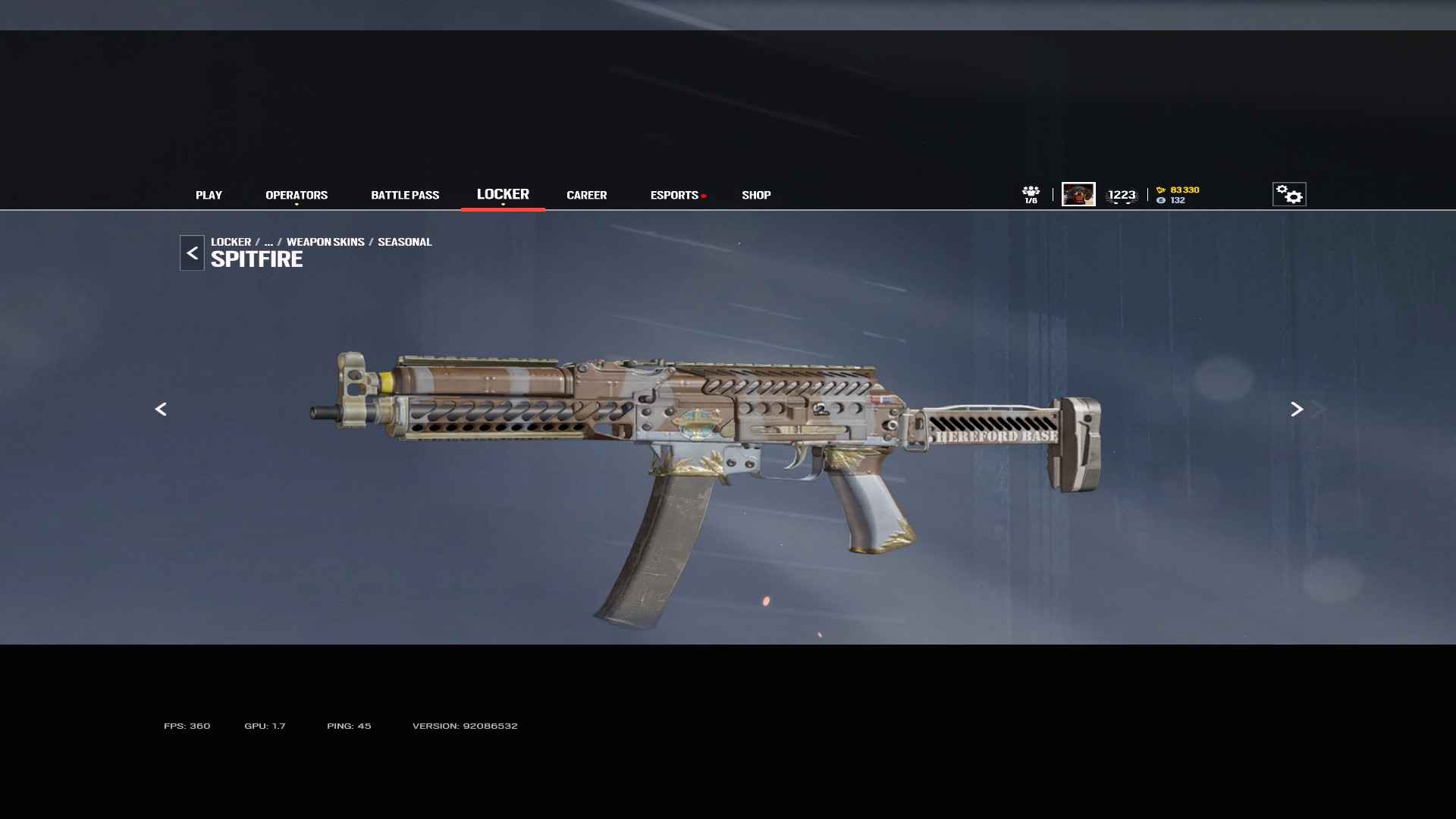Show the next weapon skin

(x=1297, y=409)
